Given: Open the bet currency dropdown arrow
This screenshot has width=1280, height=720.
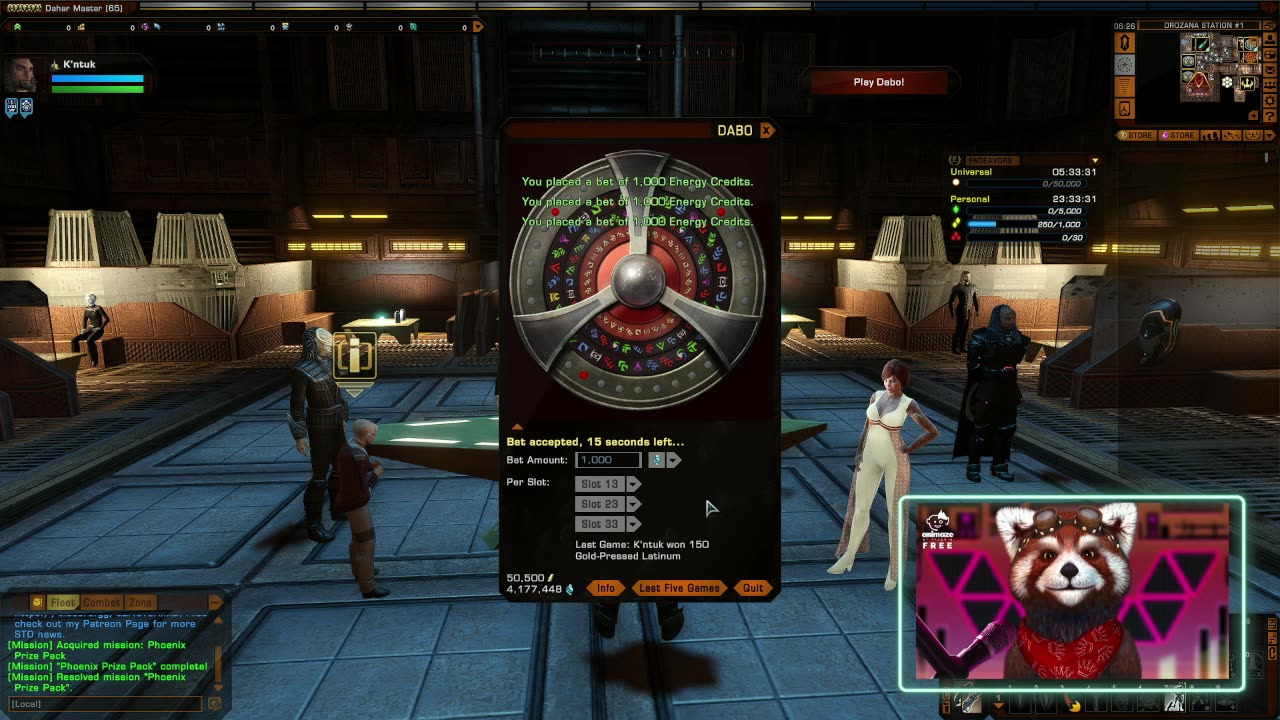Looking at the screenshot, I should coord(674,460).
